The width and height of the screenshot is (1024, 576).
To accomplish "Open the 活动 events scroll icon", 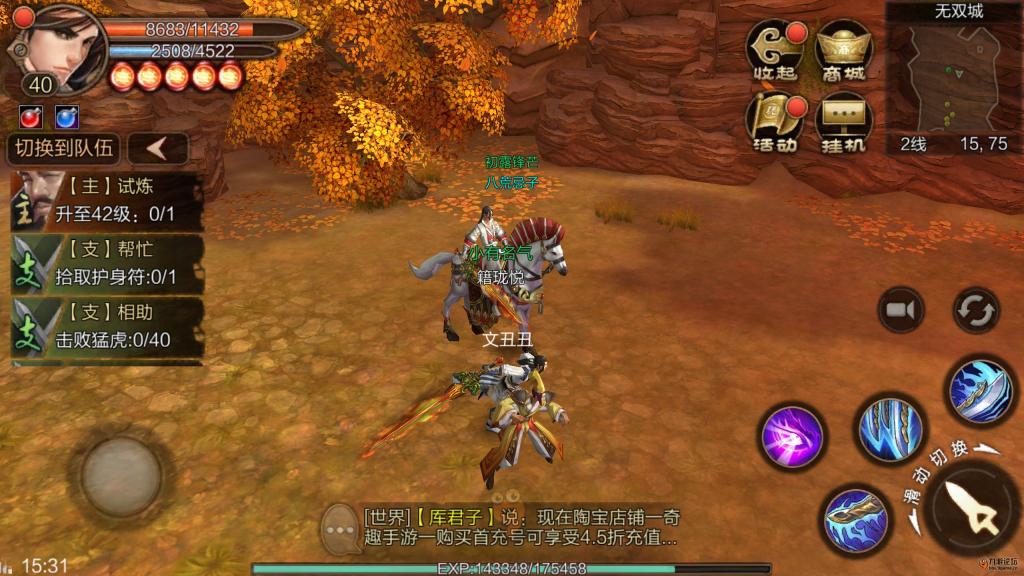I will [x=774, y=124].
